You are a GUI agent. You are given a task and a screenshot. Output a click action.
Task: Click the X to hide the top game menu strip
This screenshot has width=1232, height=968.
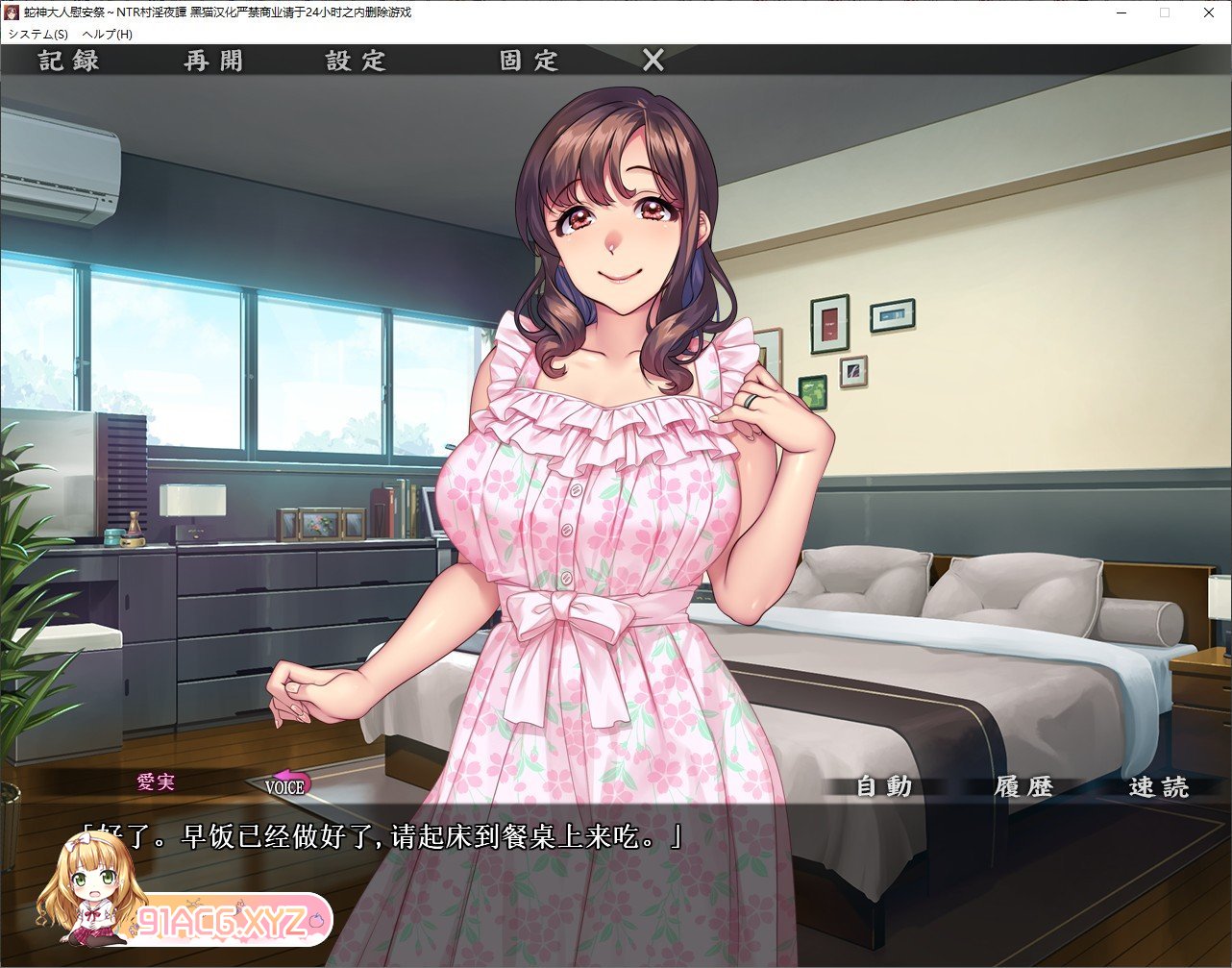click(x=652, y=61)
